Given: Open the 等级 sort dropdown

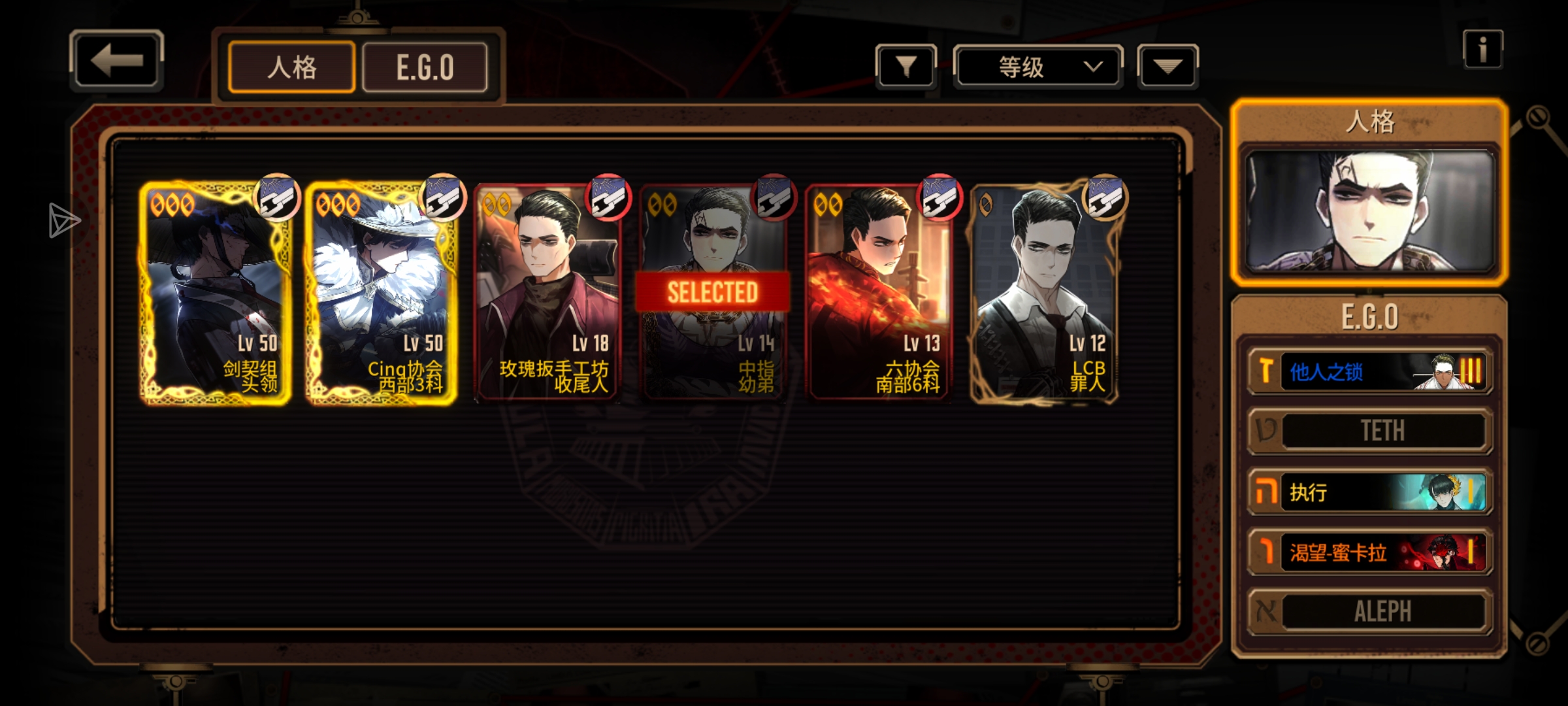Looking at the screenshot, I should point(1037,66).
